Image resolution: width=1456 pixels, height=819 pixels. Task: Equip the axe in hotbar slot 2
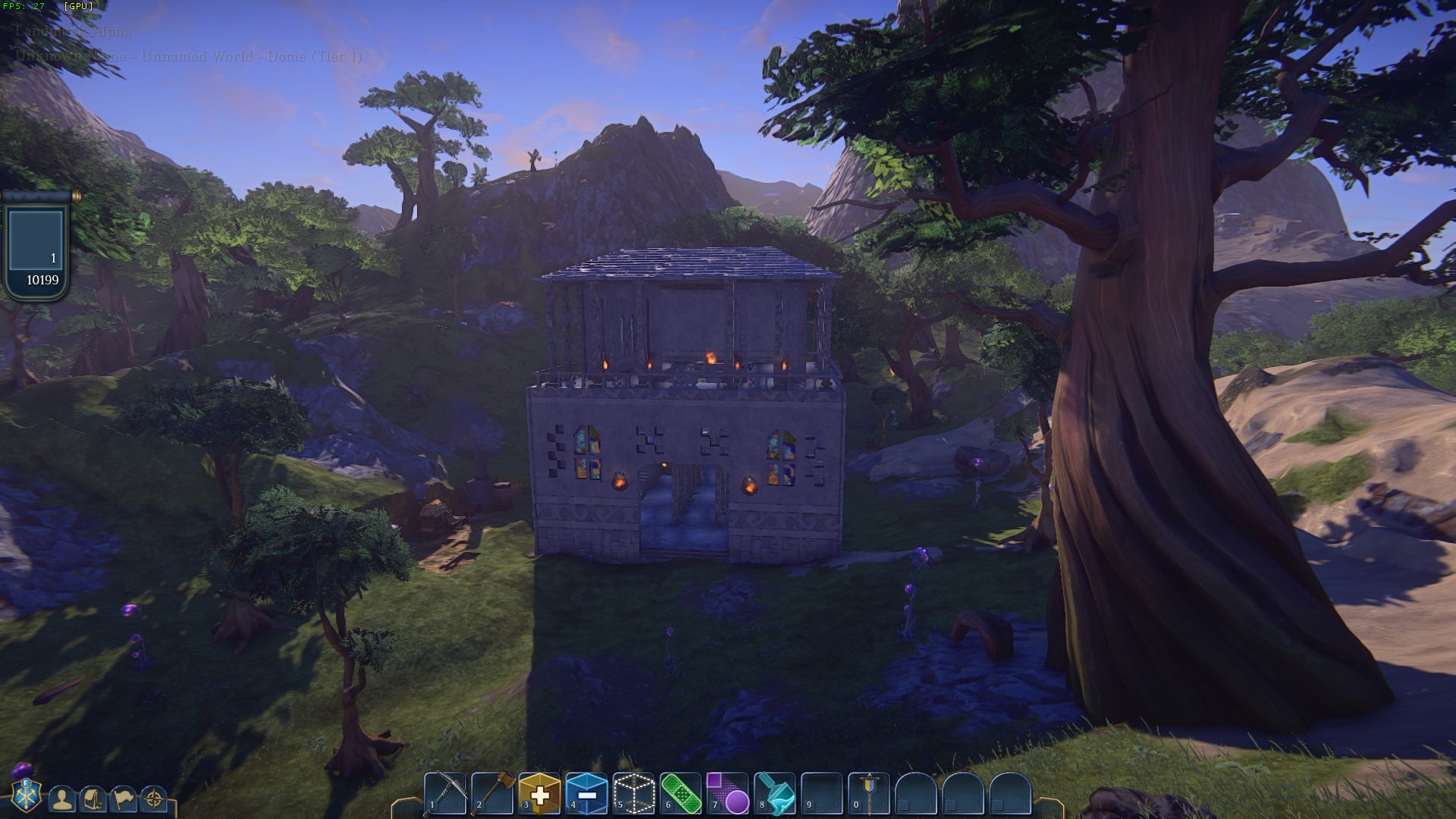tap(493, 793)
